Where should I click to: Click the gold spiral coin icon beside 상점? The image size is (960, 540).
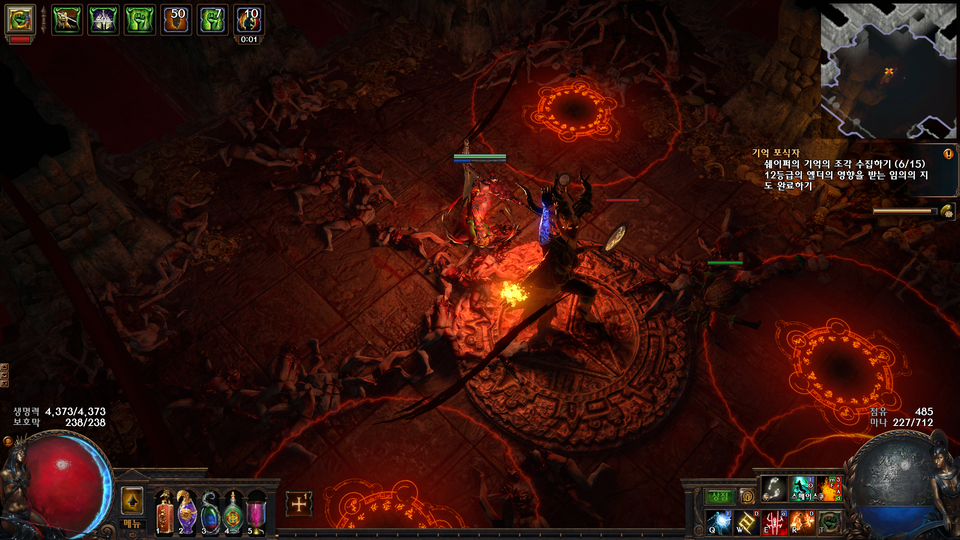[x=746, y=496]
